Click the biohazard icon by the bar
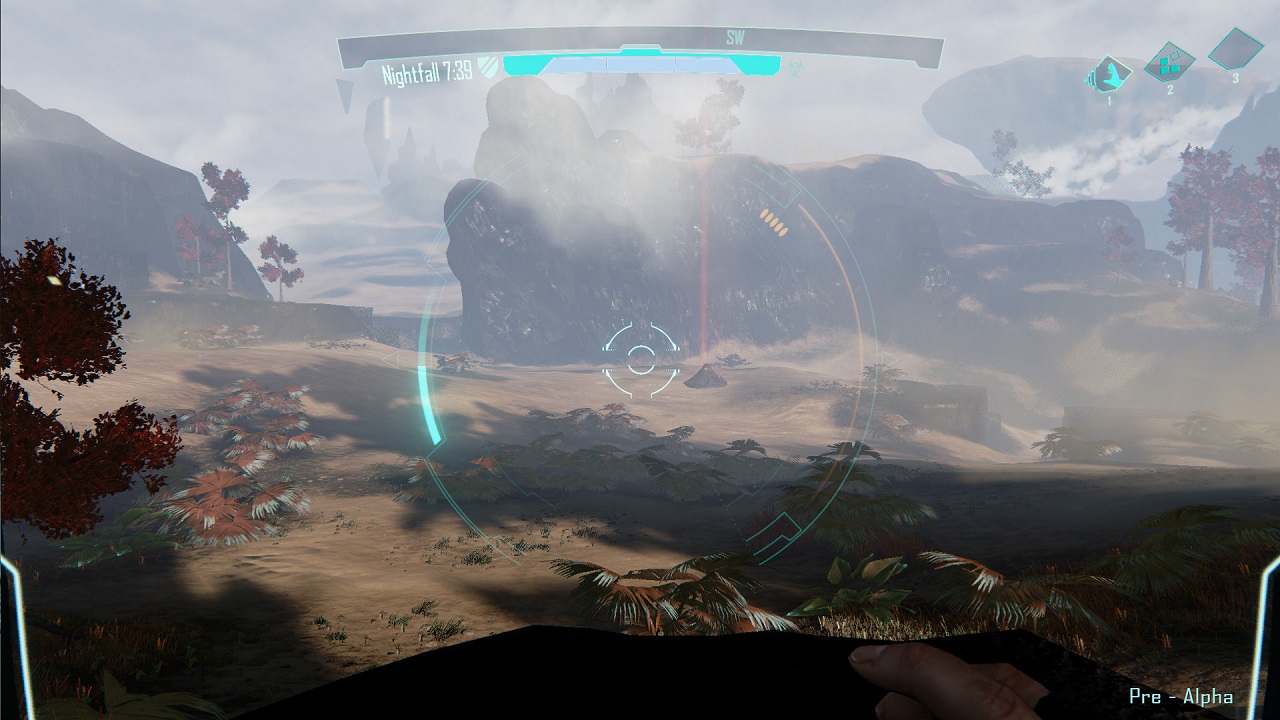1280x720 pixels. coord(794,68)
